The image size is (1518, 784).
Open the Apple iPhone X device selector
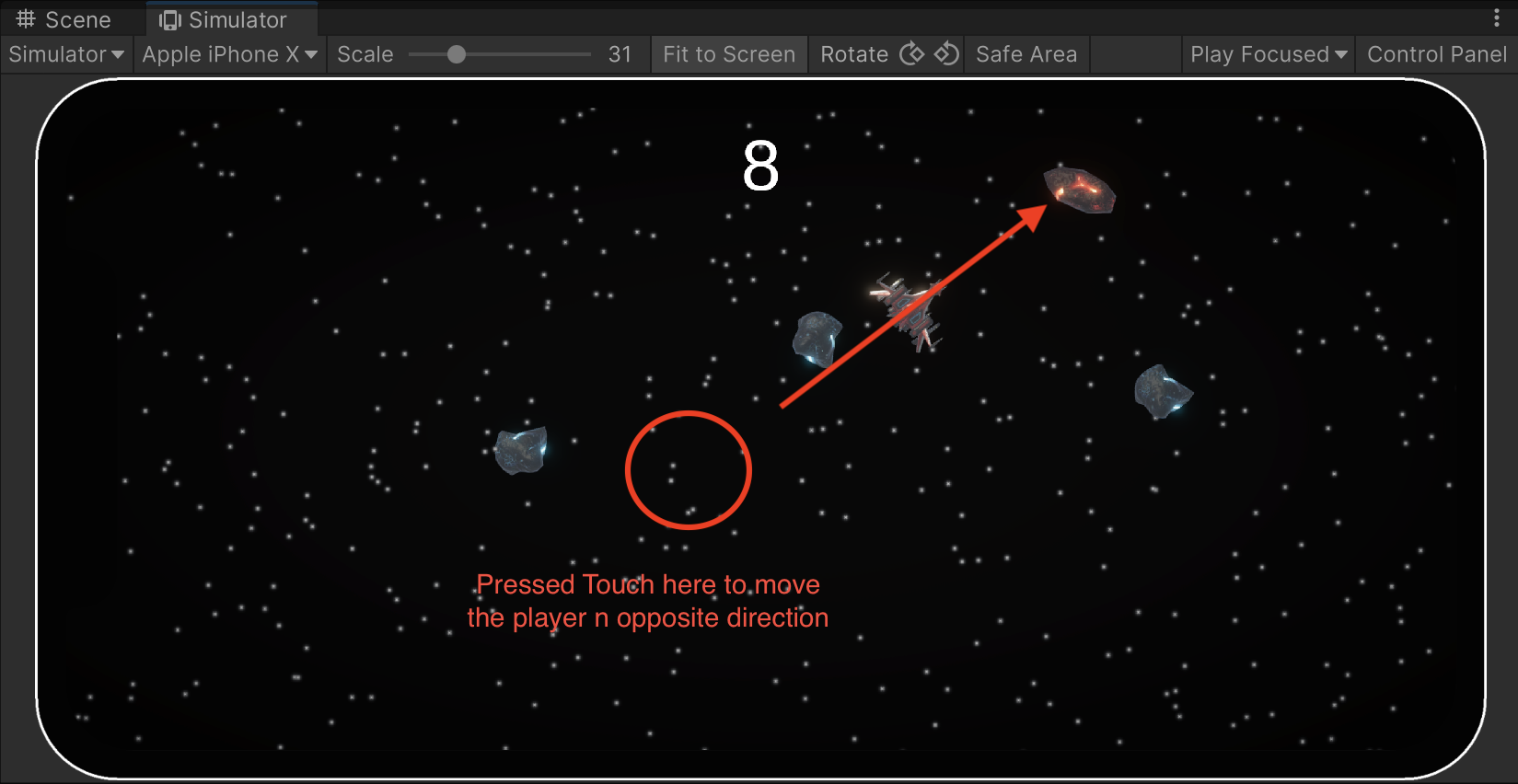(x=228, y=54)
